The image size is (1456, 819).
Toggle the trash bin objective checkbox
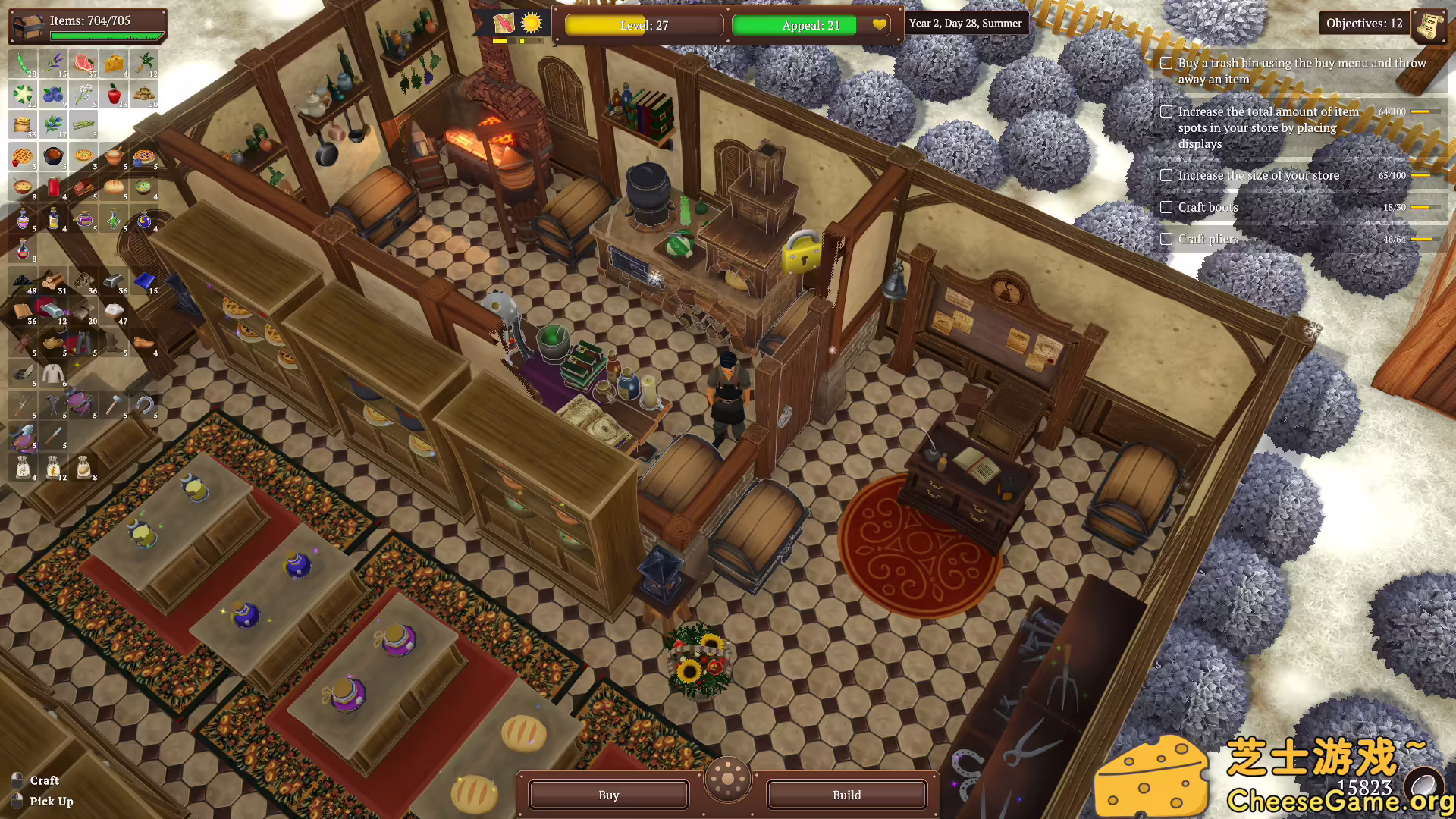1165,64
